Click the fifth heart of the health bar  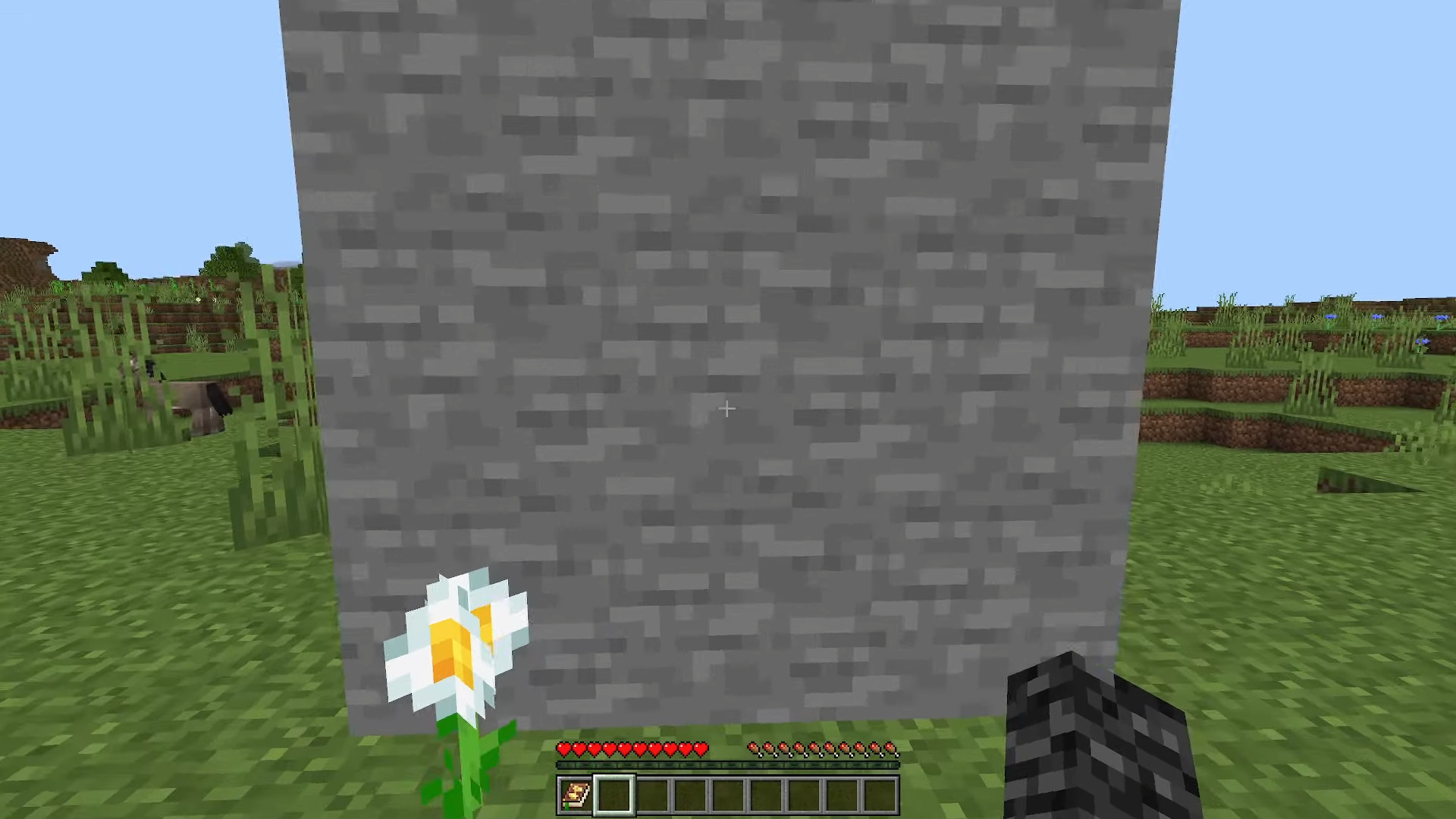coord(626,749)
